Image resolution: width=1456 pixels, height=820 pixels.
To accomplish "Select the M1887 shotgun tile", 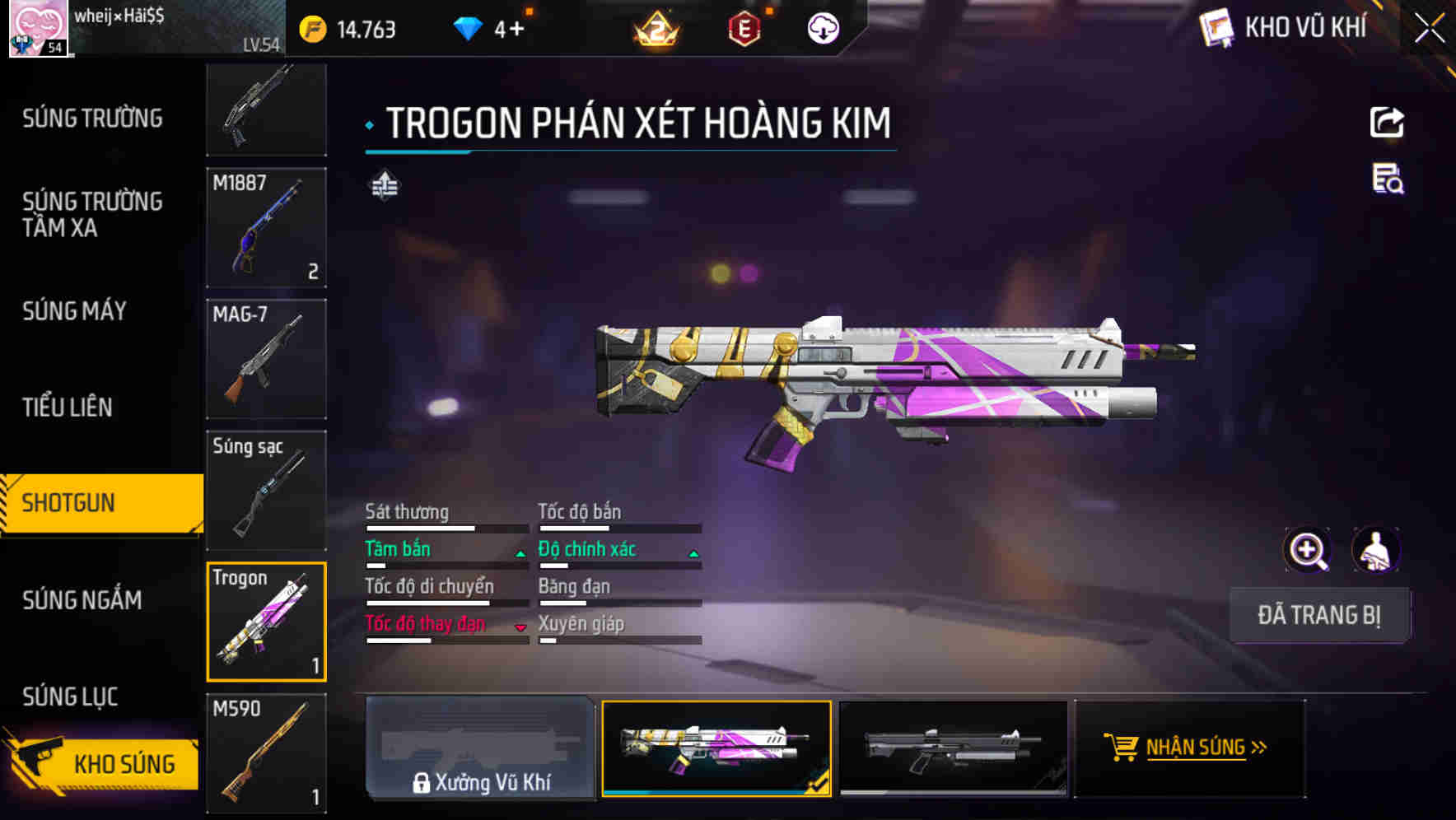I will [x=266, y=227].
